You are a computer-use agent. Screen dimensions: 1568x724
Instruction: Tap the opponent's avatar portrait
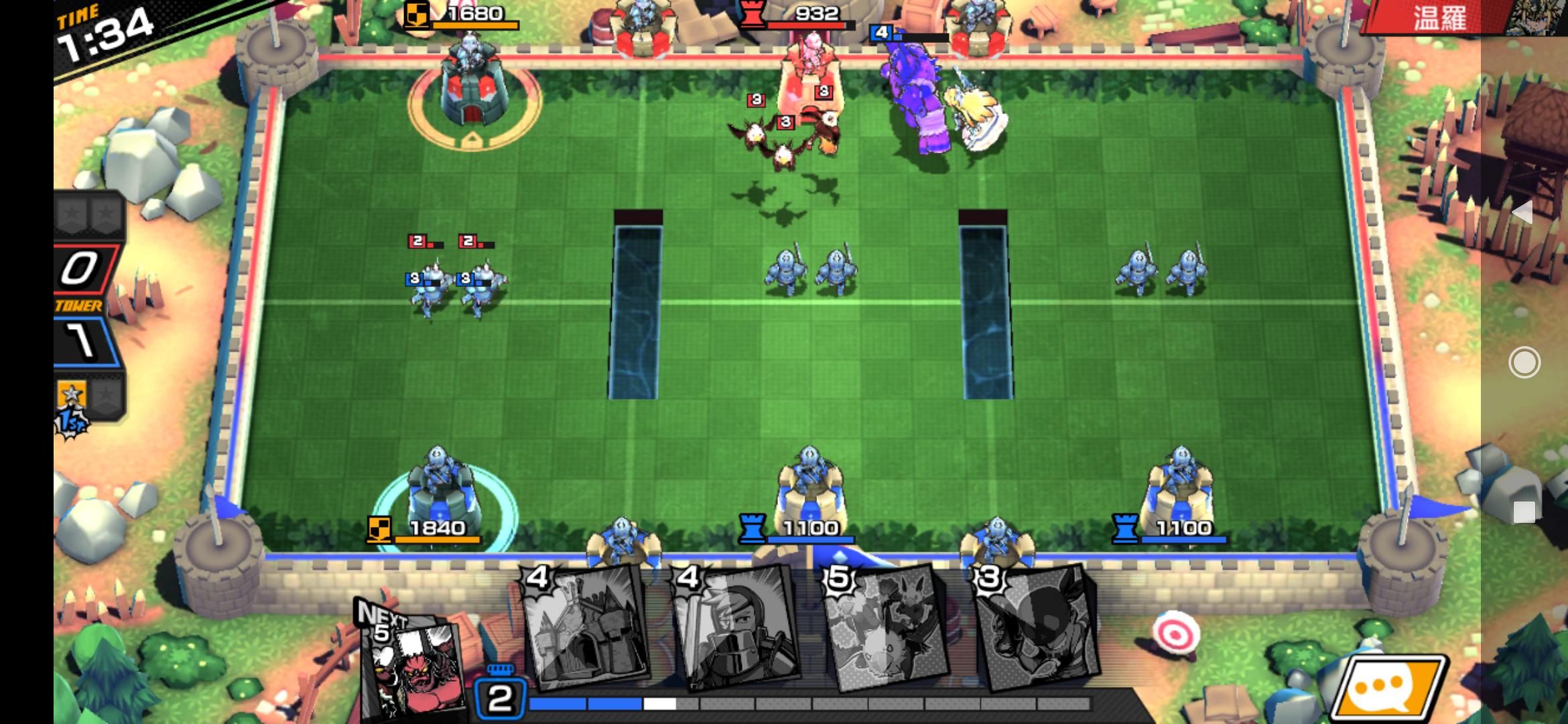click(1534, 17)
